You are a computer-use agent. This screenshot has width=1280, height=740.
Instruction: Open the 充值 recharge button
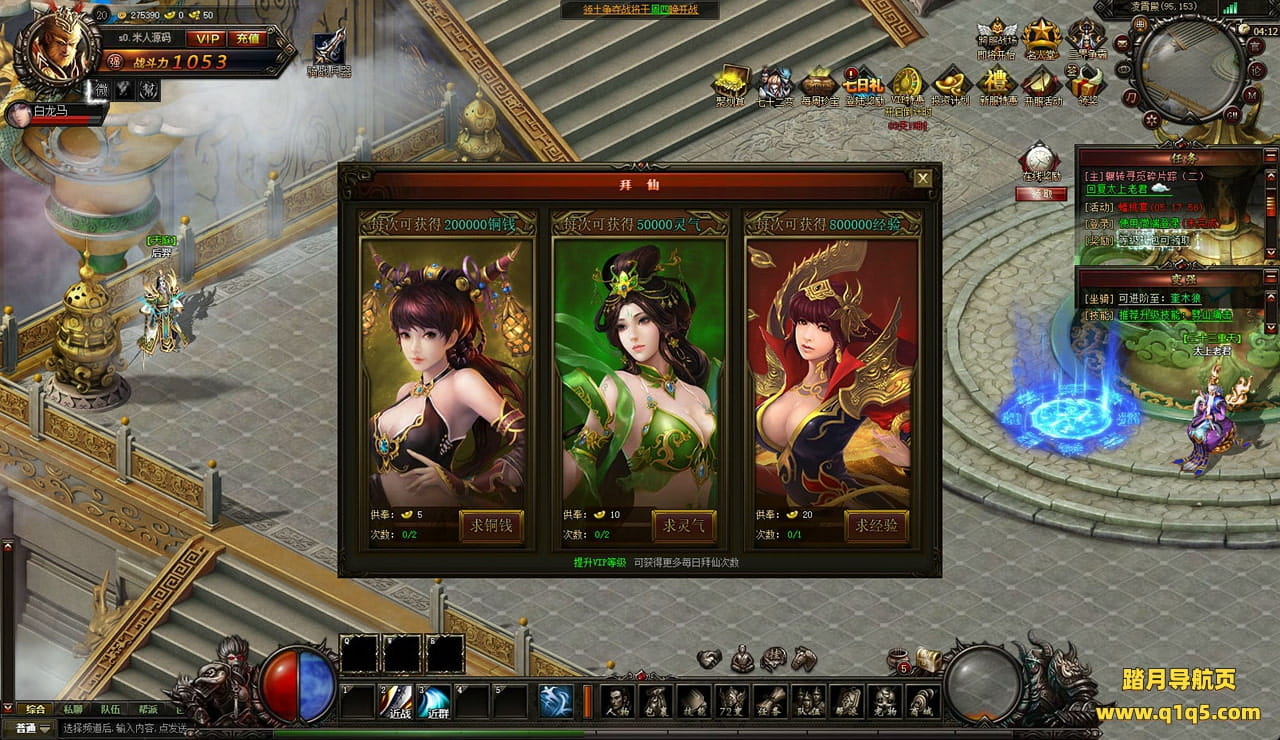[x=247, y=38]
